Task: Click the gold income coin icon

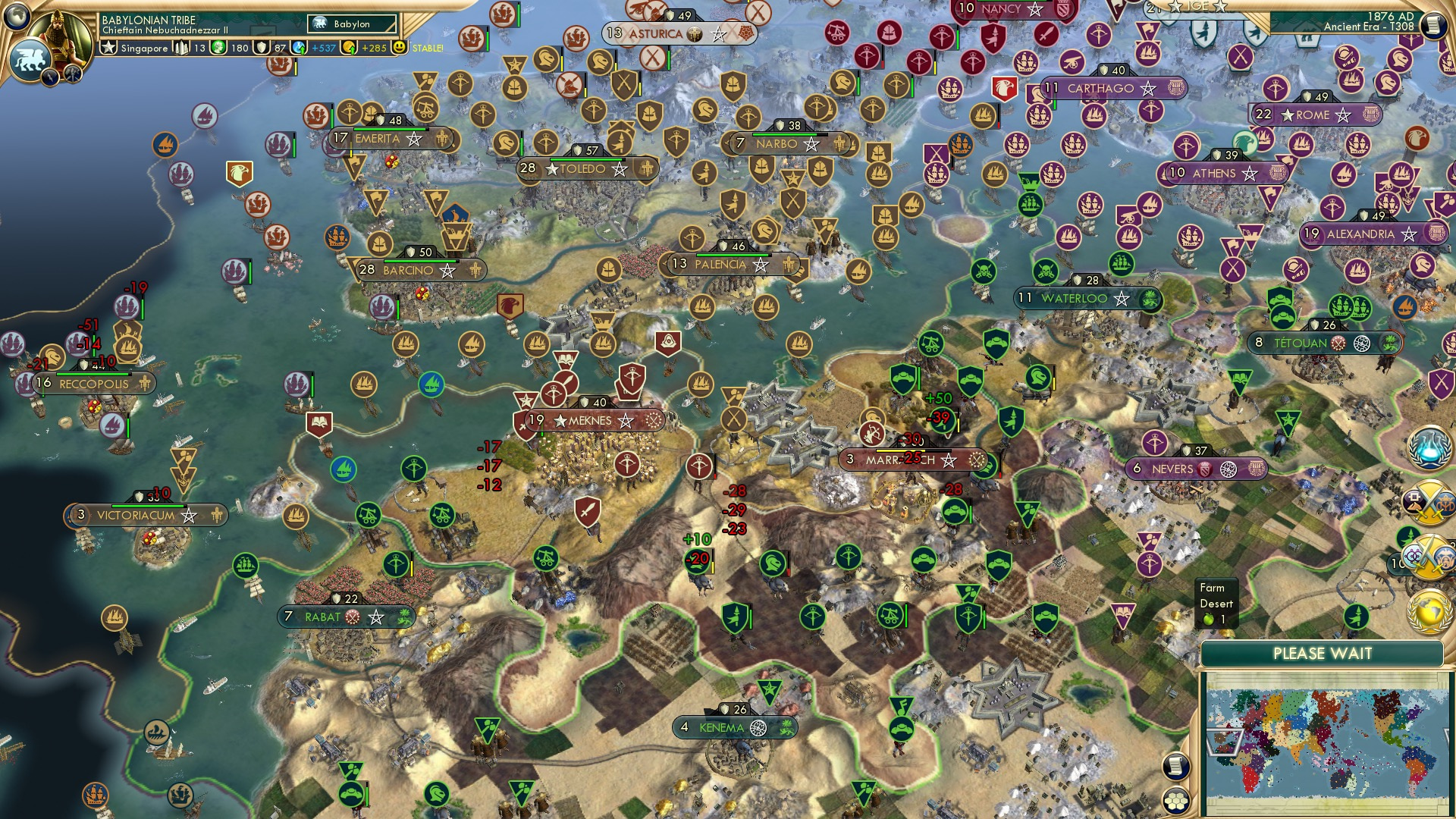Action: 349,48
